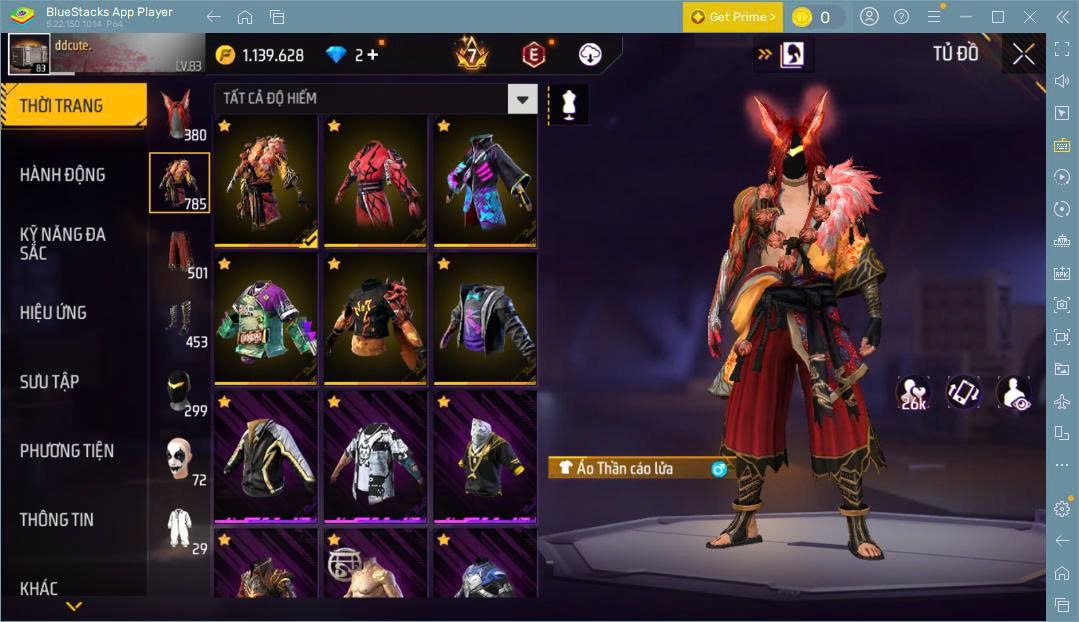Click the BlueStacks Get Prime button
Viewport: 1079px width, 622px height.
click(732, 17)
